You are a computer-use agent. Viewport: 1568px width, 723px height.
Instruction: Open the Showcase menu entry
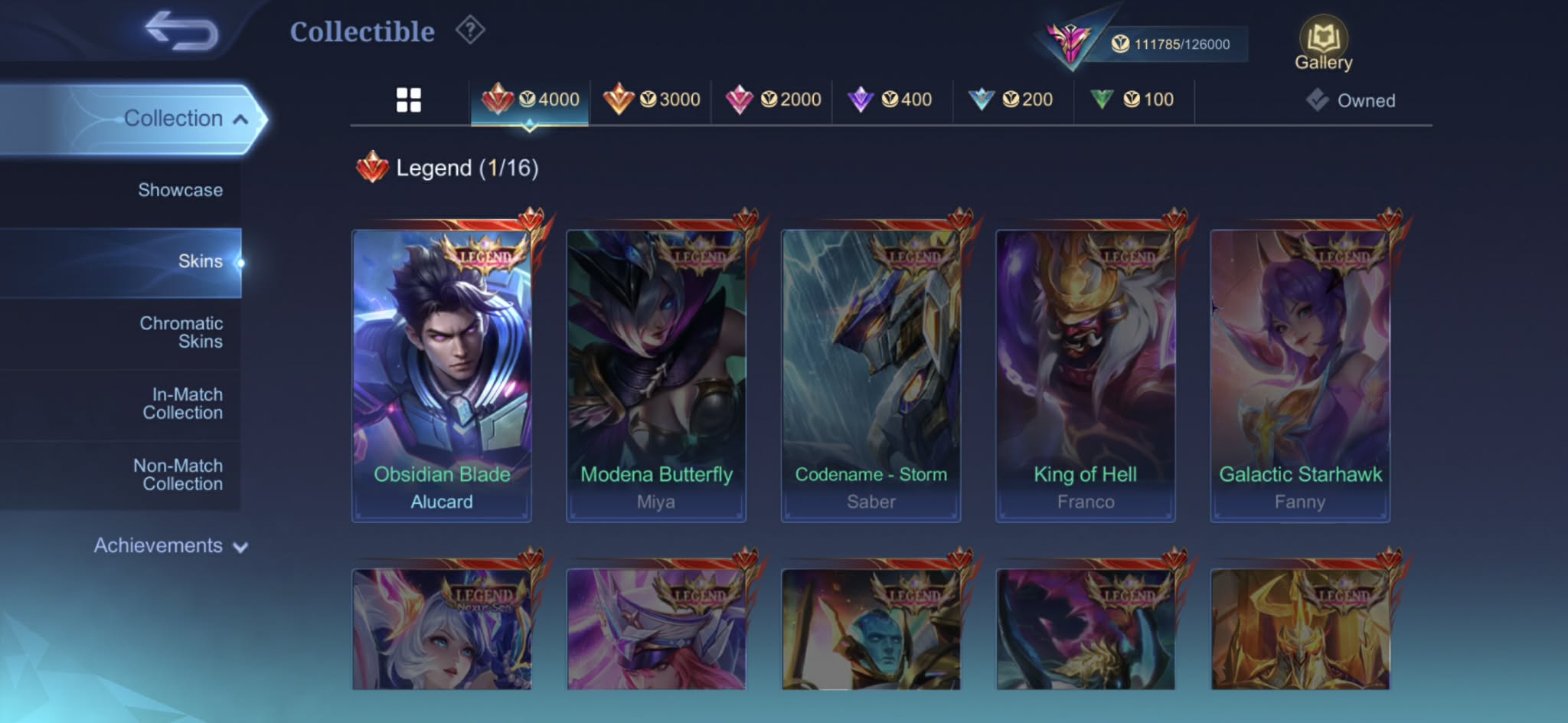pyautogui.click(x=180, y=190)
